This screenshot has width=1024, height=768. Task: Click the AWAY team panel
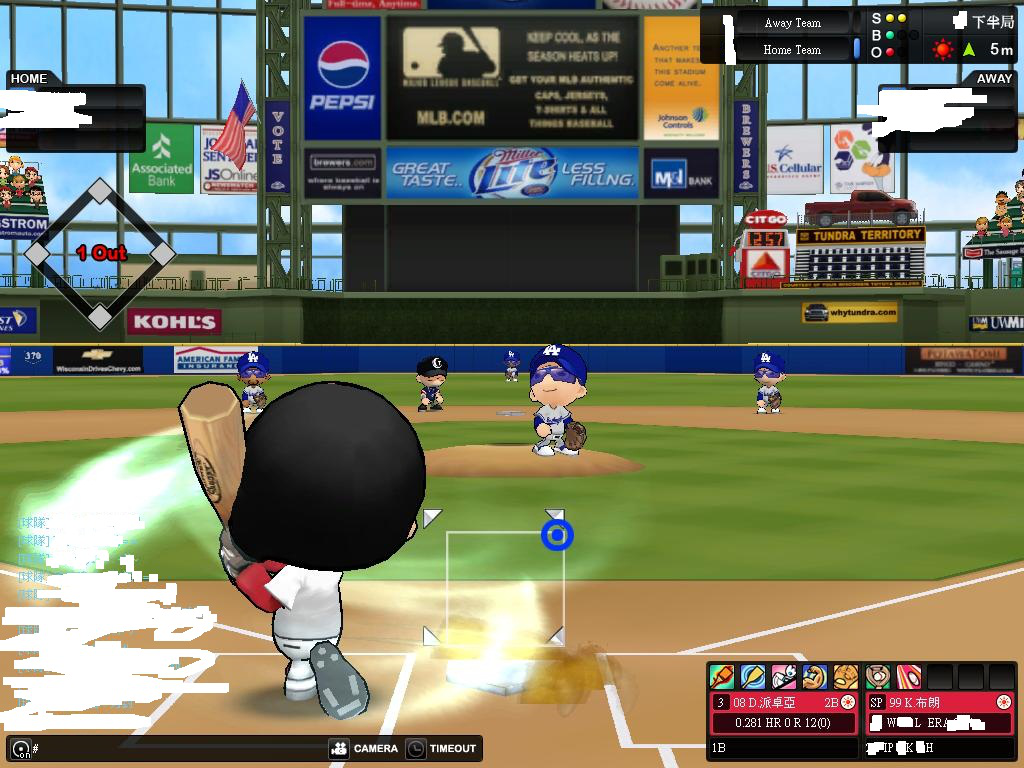948,110
